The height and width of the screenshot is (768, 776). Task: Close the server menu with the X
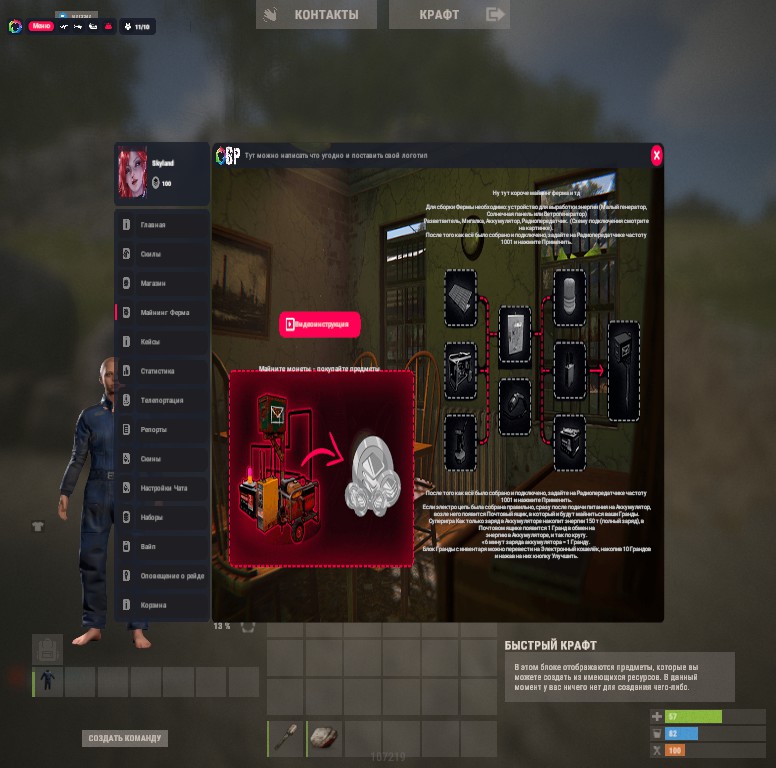[x=656, y=155]
